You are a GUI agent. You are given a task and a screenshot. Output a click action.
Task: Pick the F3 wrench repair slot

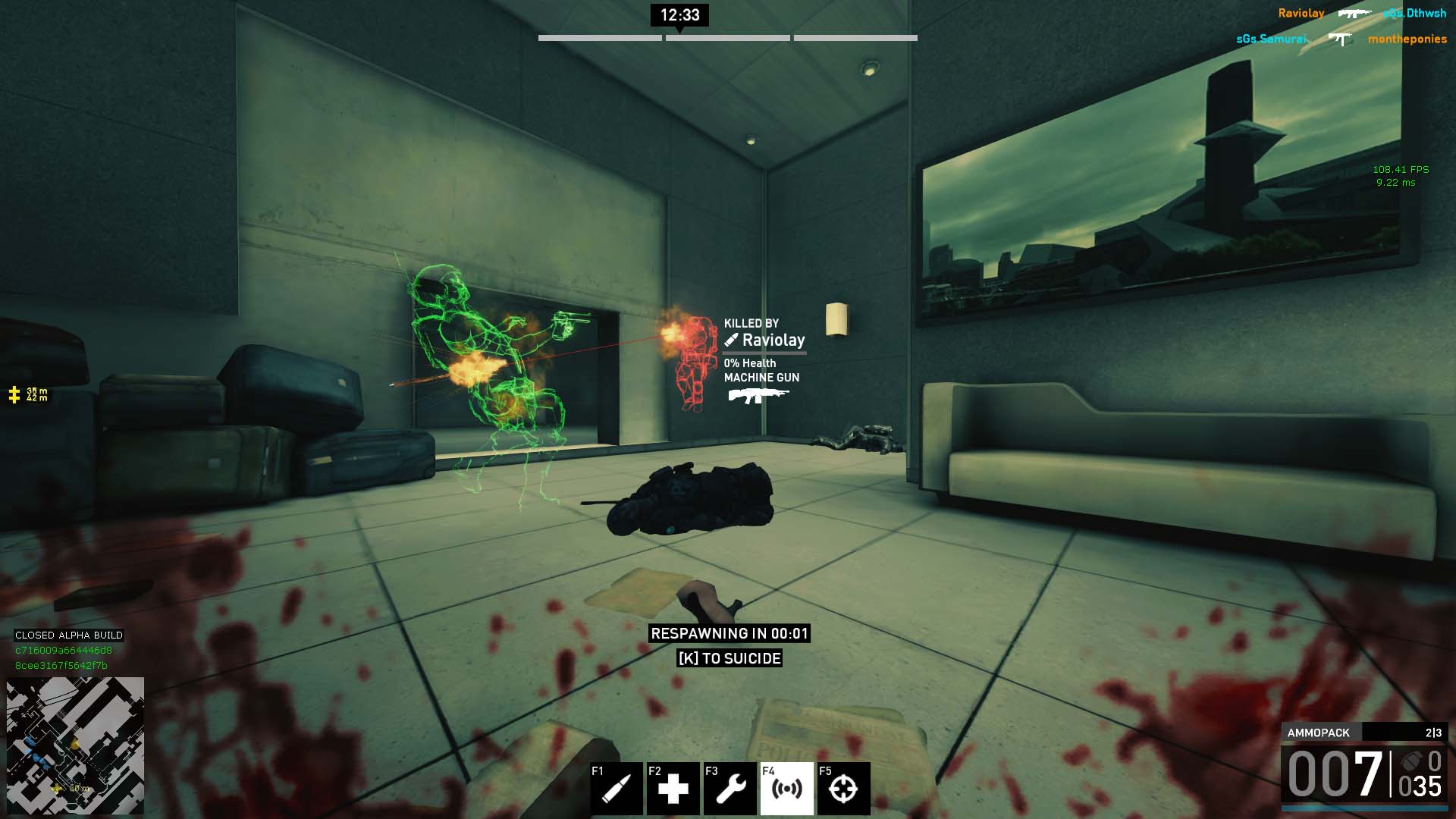(730, 788)
